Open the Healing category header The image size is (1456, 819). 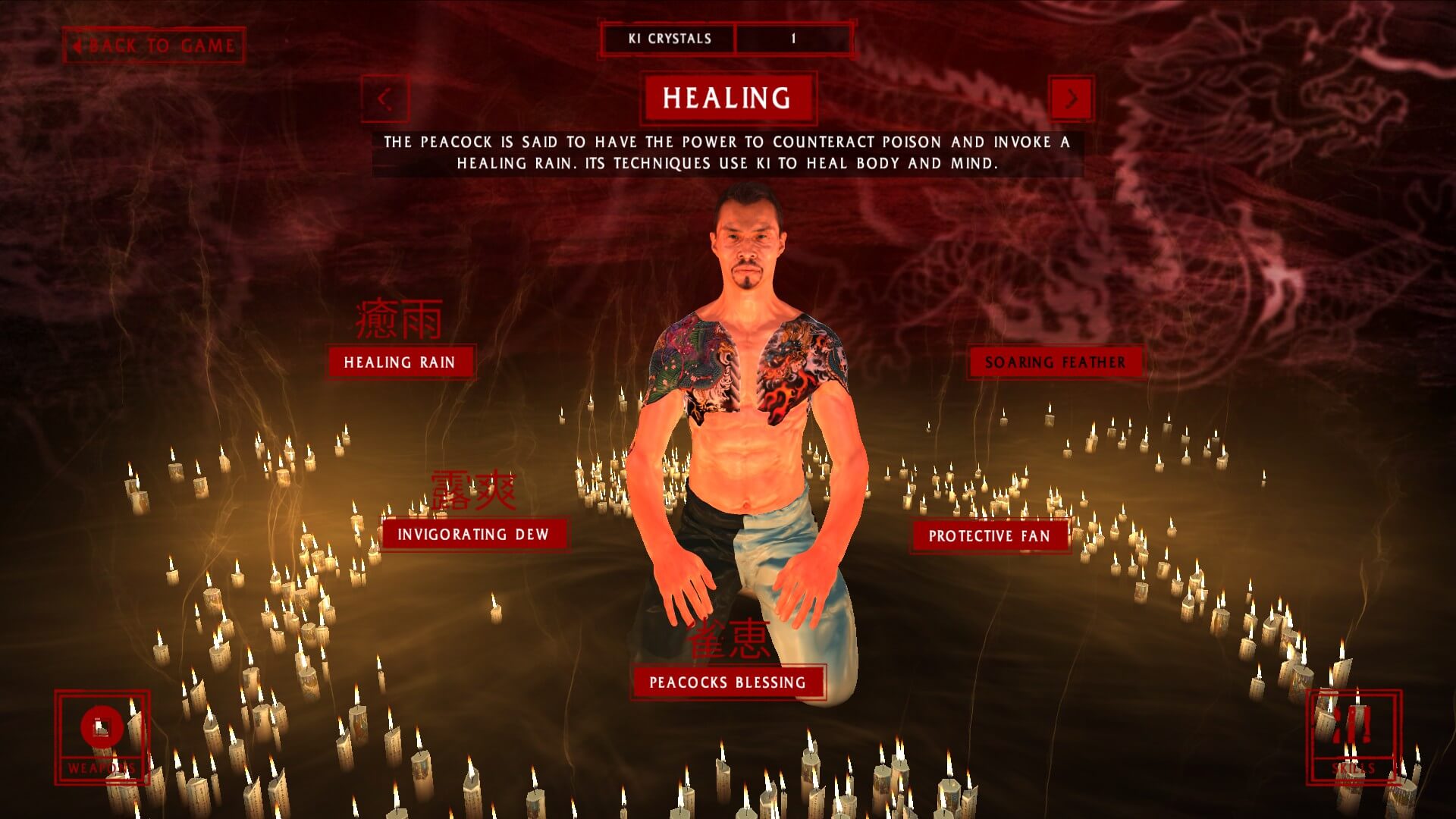pos(727,97)
